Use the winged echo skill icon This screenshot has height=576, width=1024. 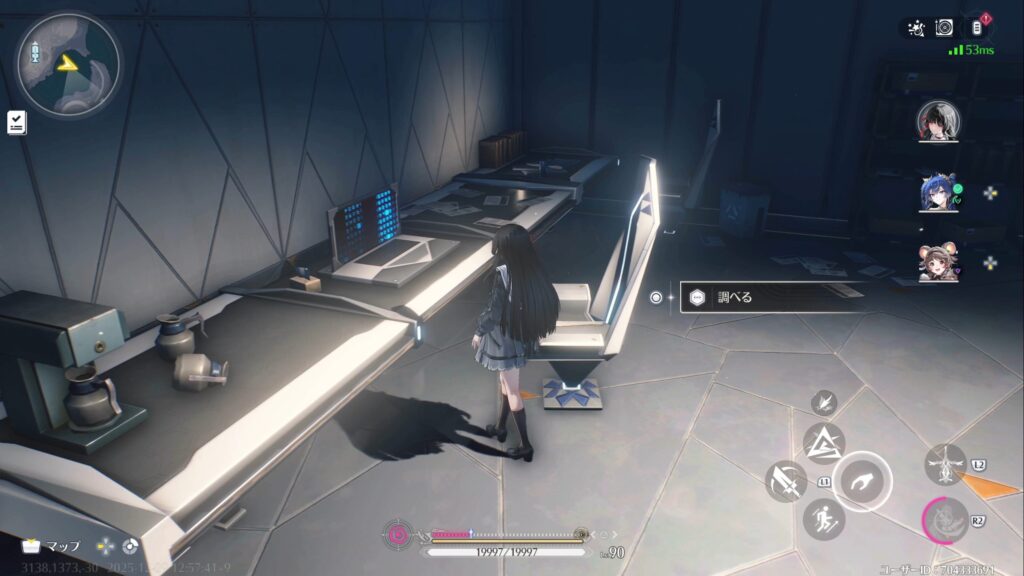(x=945, y=465)
